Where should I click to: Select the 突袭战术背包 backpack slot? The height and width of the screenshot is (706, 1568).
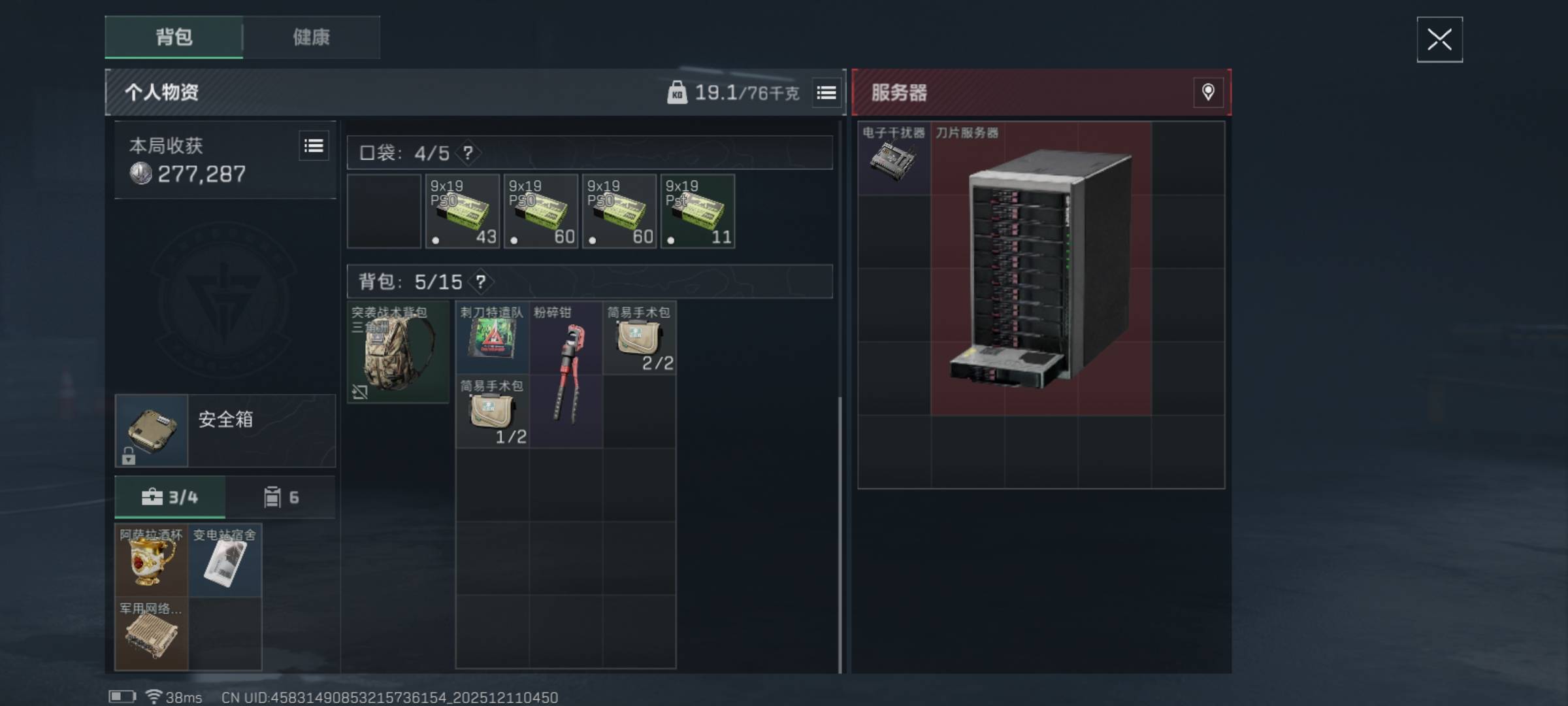coord(398,352)
